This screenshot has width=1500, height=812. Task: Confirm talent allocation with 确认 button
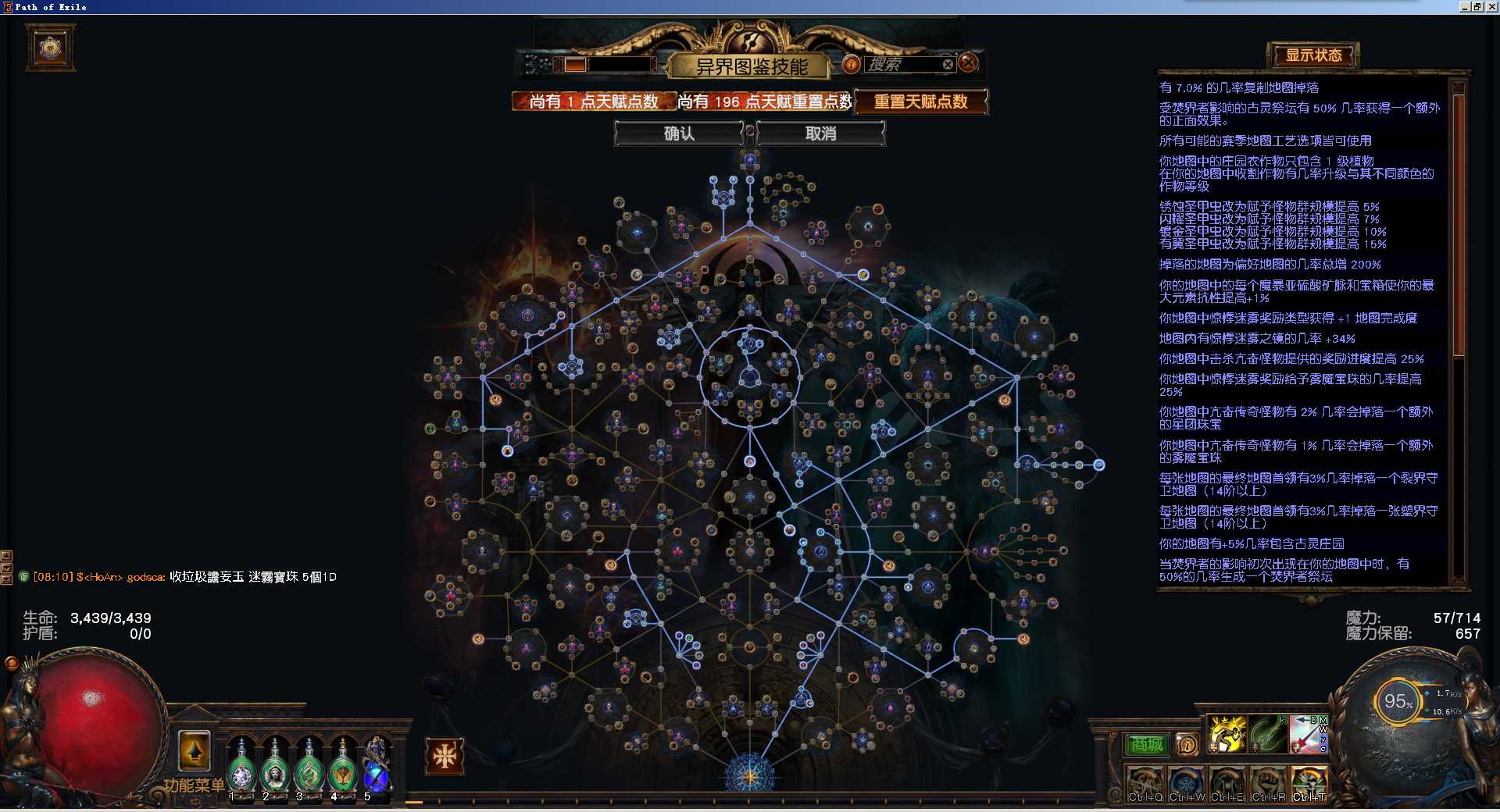pos(678,134)
